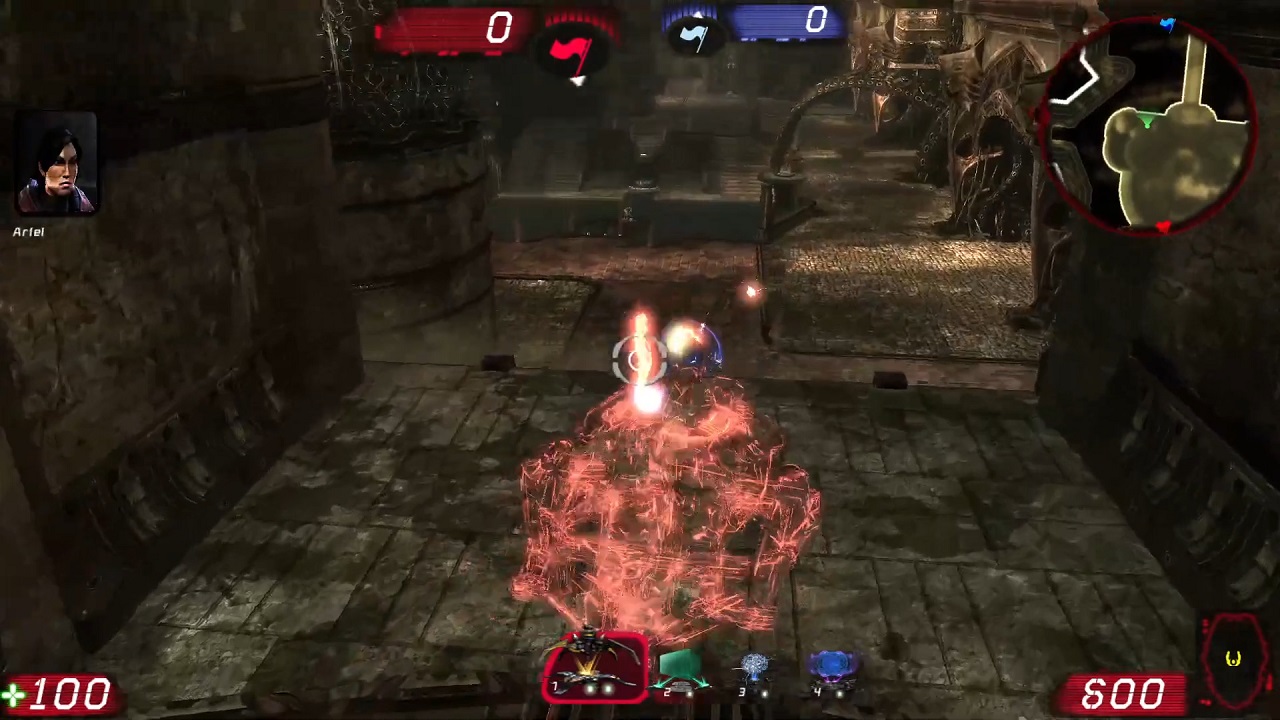Click the Ariel character portrait
The width and height of the screenshot is (1280, 720).
coord(57,163)
